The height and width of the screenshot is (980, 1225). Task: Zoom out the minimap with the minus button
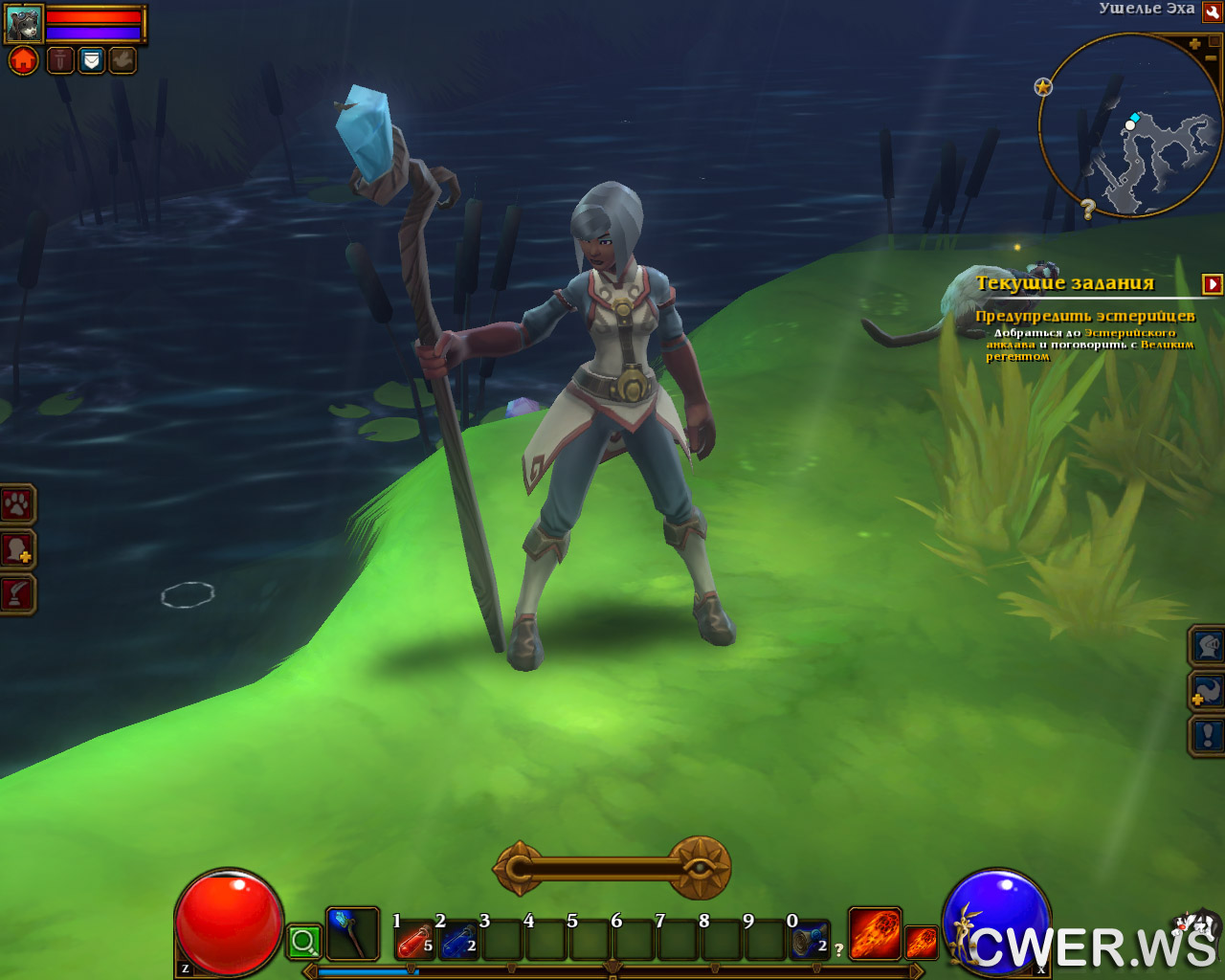point(1212,59)
